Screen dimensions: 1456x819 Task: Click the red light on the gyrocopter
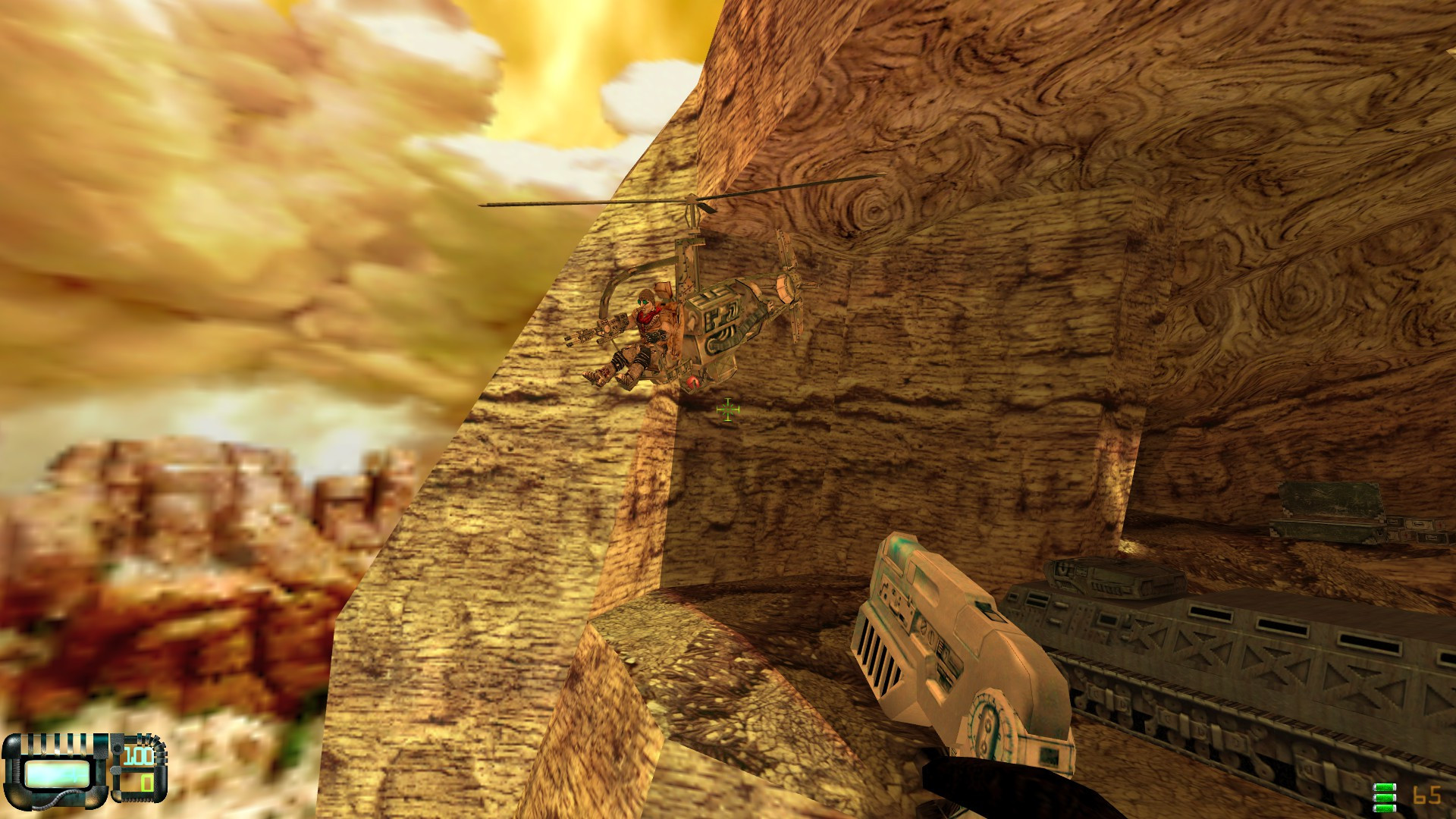pos(692,383)
